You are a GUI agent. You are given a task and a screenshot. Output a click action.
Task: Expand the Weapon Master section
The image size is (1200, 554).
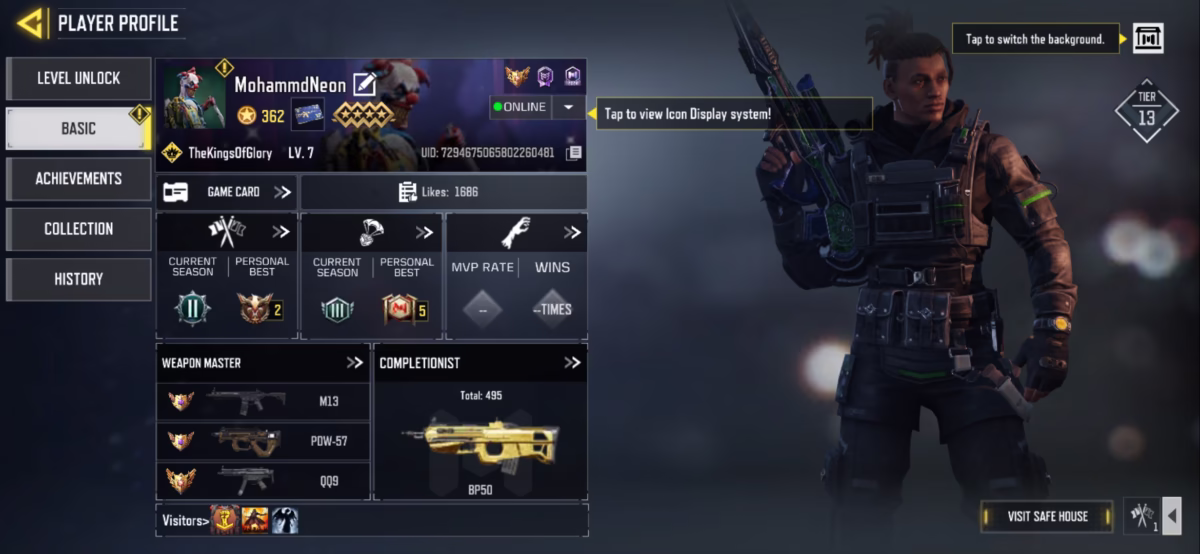pos(354,363)
